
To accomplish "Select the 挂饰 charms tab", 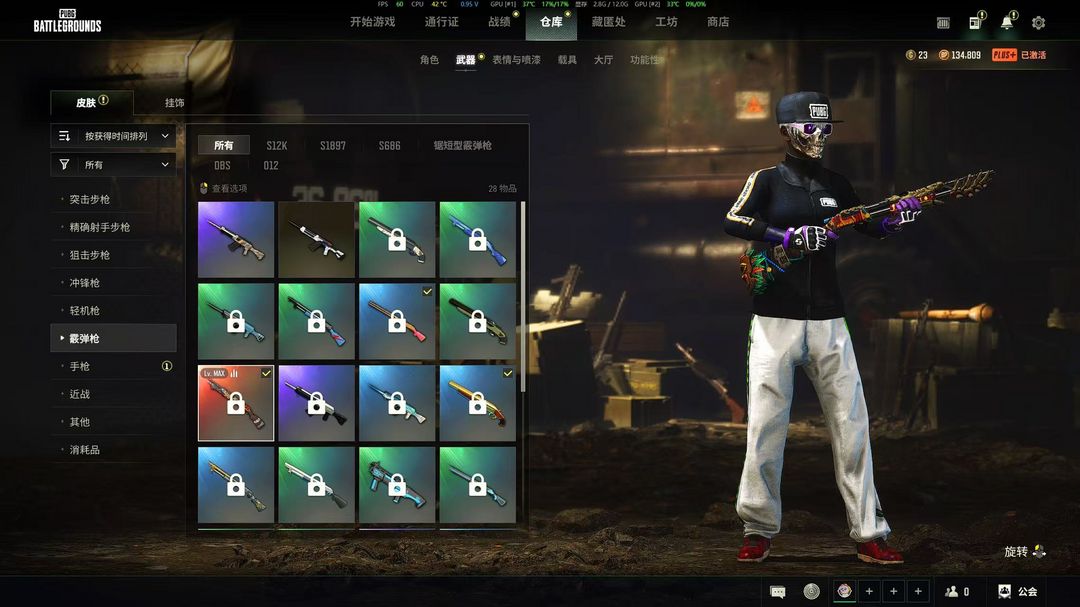I will 175,103.
